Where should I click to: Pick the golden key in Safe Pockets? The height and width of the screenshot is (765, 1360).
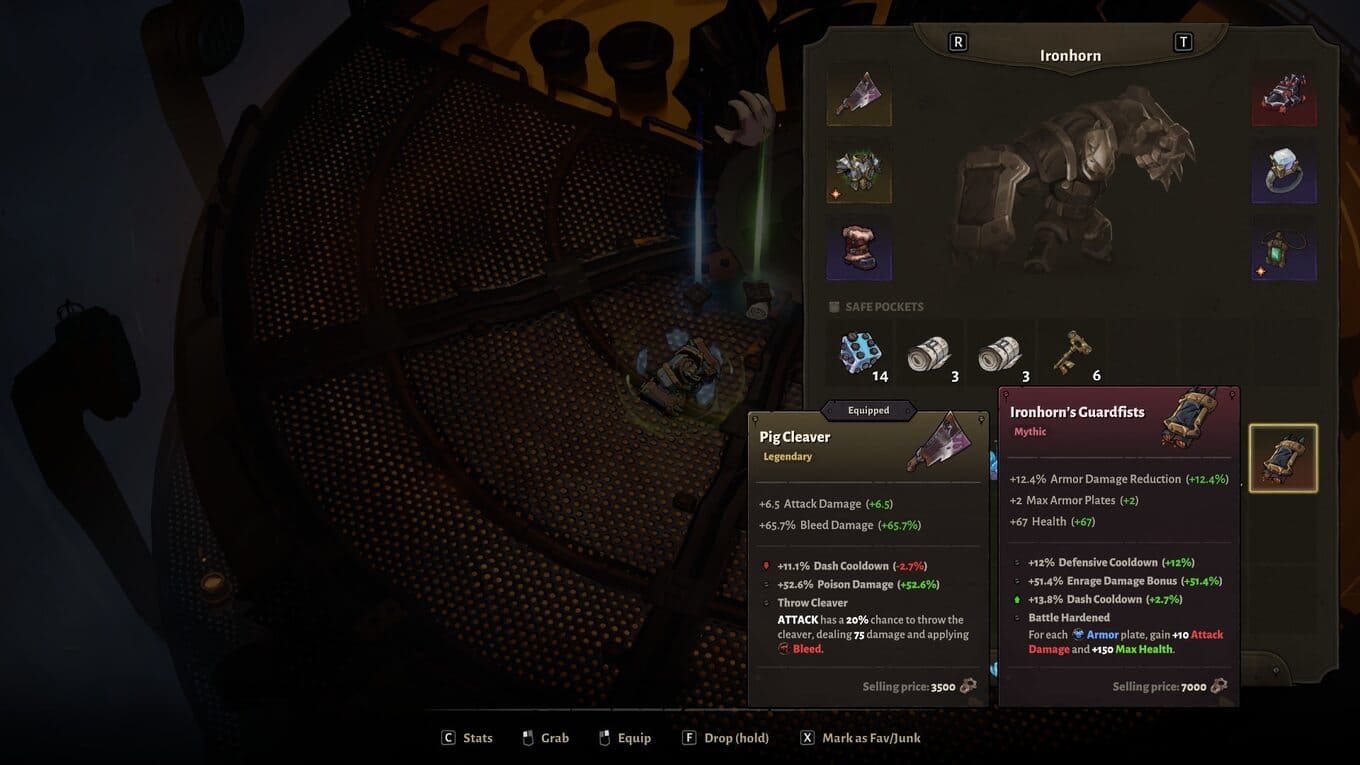coord(1071,352)
